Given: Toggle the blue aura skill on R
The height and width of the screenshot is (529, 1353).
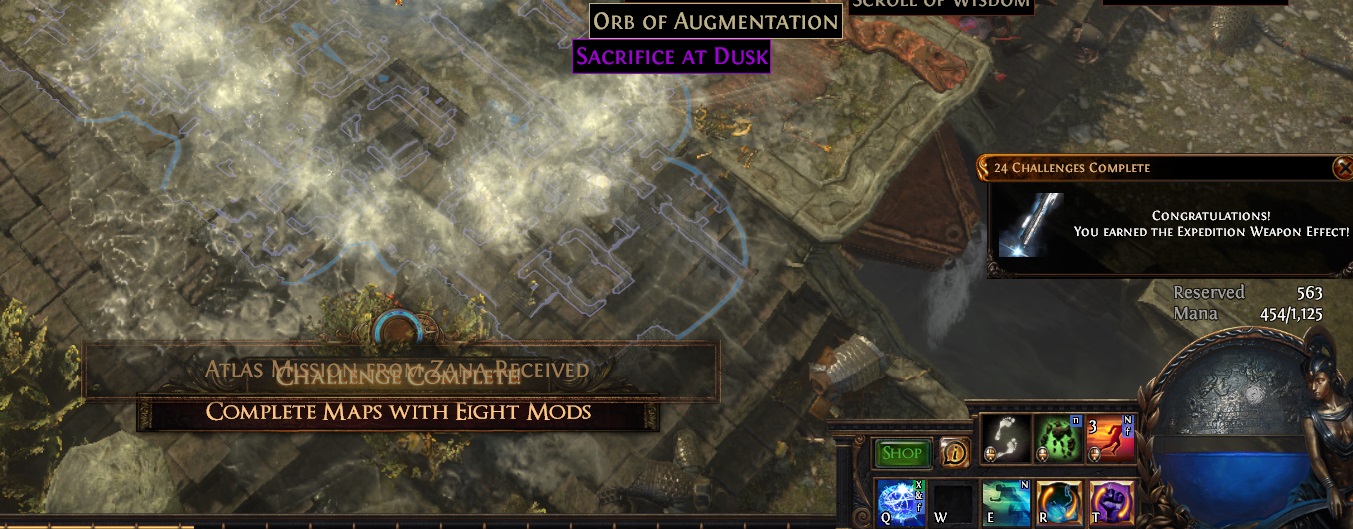Looking at the screenshot, I should (1056, 501).
